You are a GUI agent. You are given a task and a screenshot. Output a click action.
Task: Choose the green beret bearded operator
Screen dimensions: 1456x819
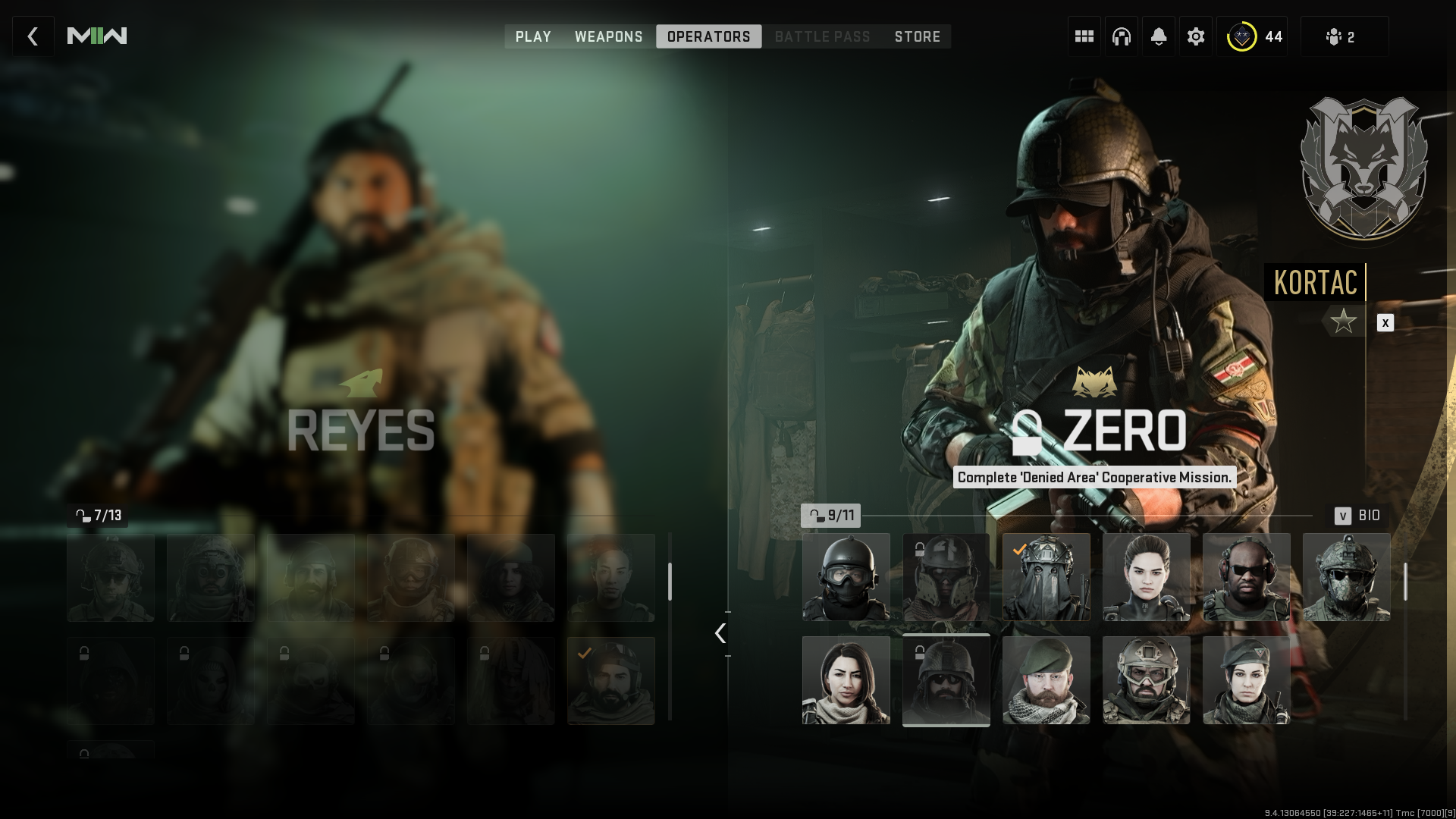[x=1046, y=680]
